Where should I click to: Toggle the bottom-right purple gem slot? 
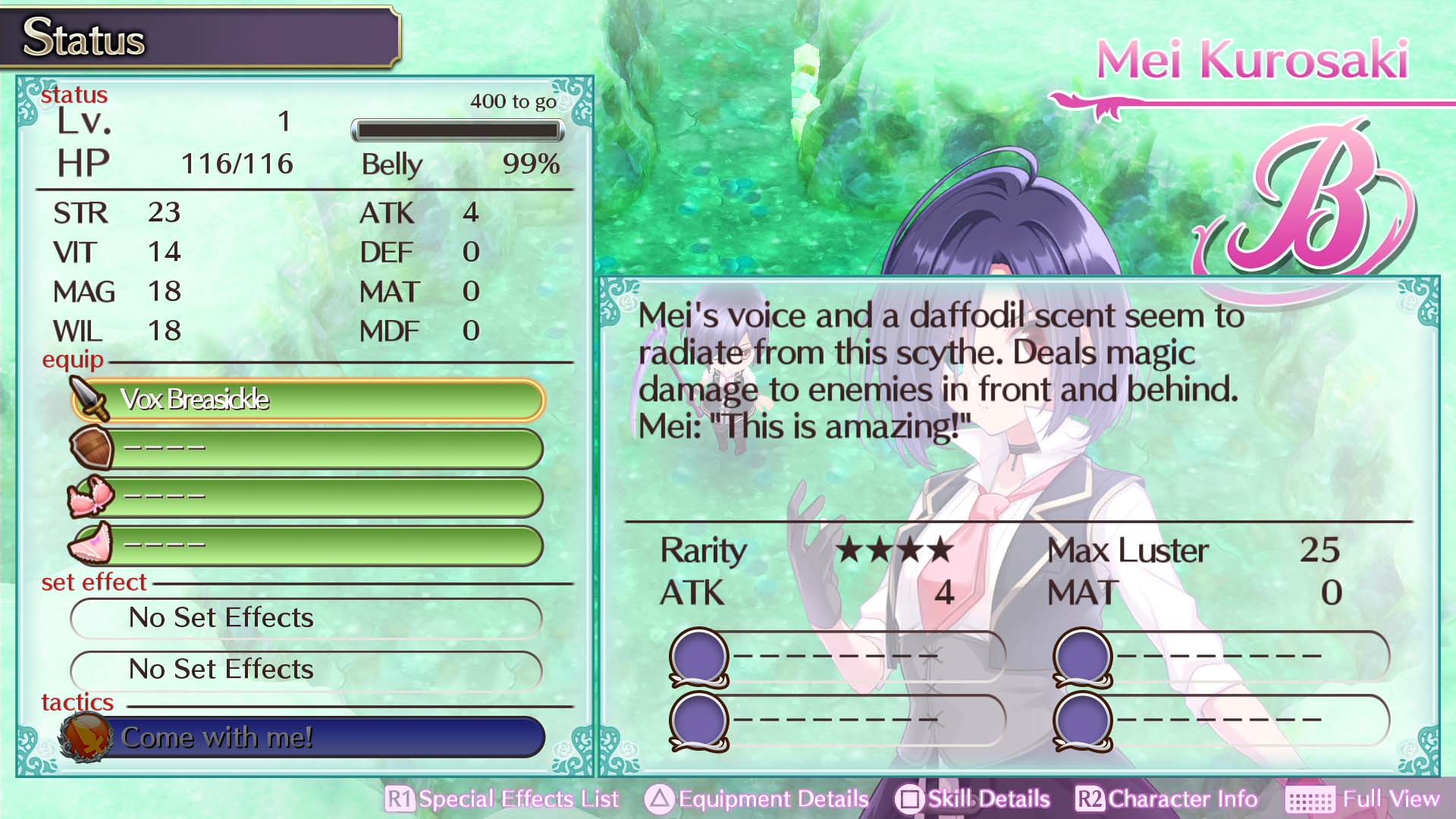tap(1086, 719)
